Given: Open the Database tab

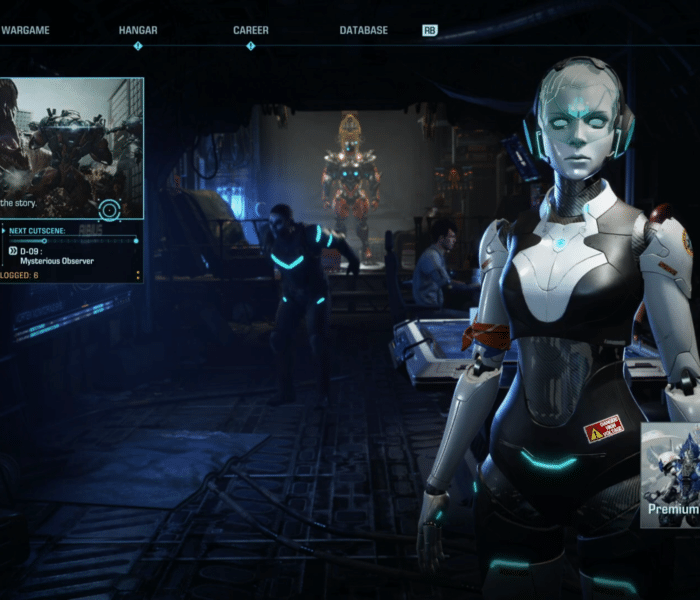Looking at the screenshot, I should coord(363,30).
